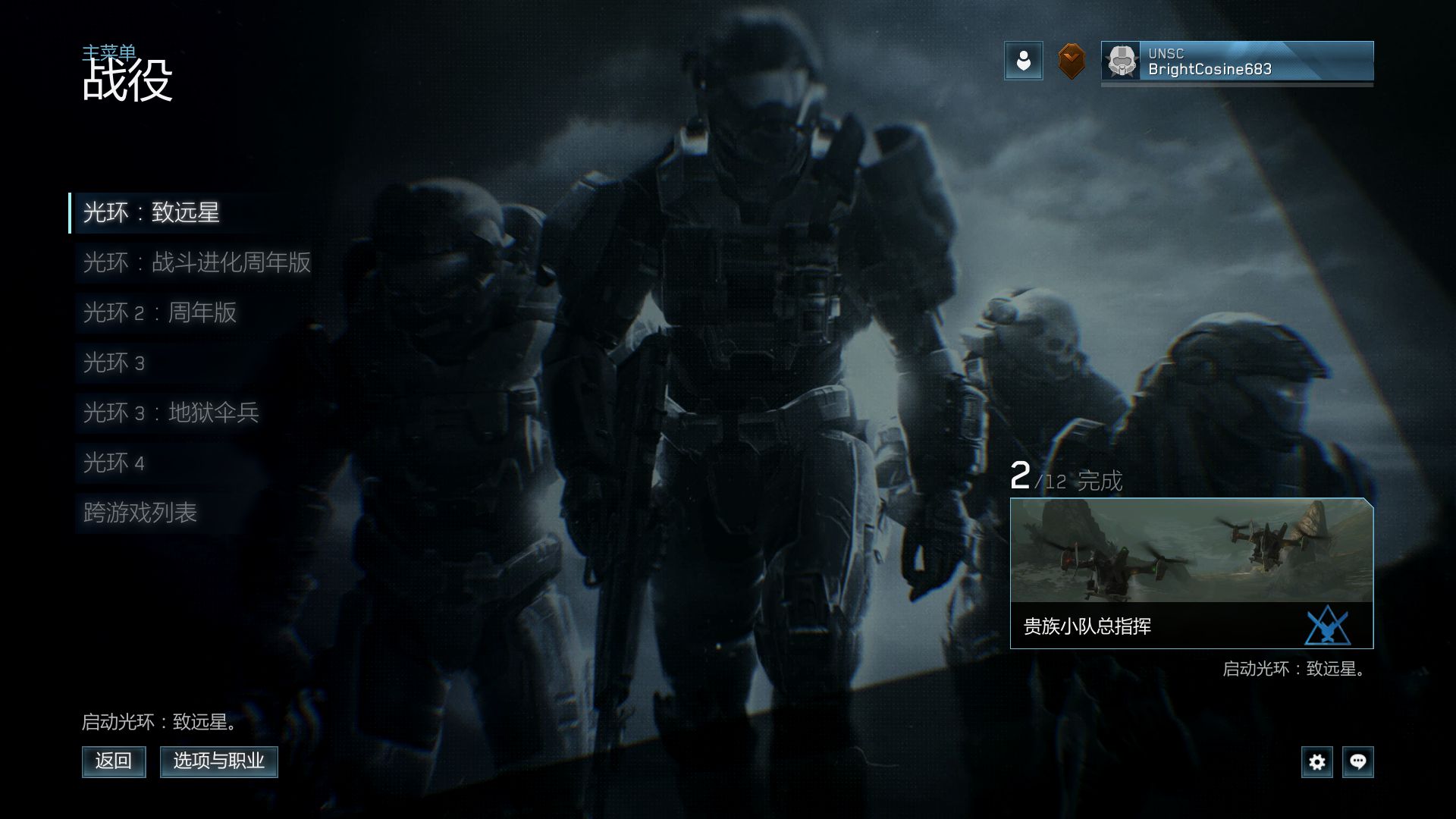1456x819 pixels.
Task: Open 选项与职业 options and career
Action: (x=218, y=761)
